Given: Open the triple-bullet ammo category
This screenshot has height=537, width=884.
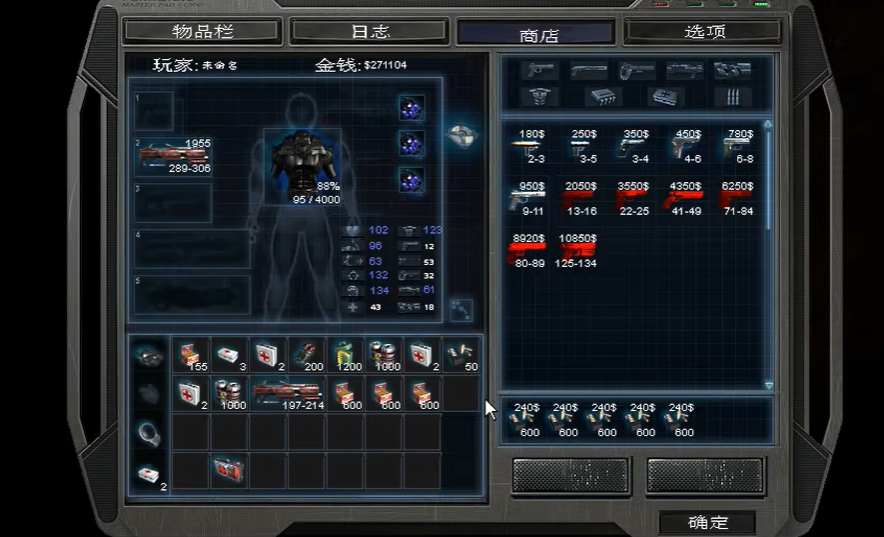Looking at the screenshot, I should click(733, 97).
